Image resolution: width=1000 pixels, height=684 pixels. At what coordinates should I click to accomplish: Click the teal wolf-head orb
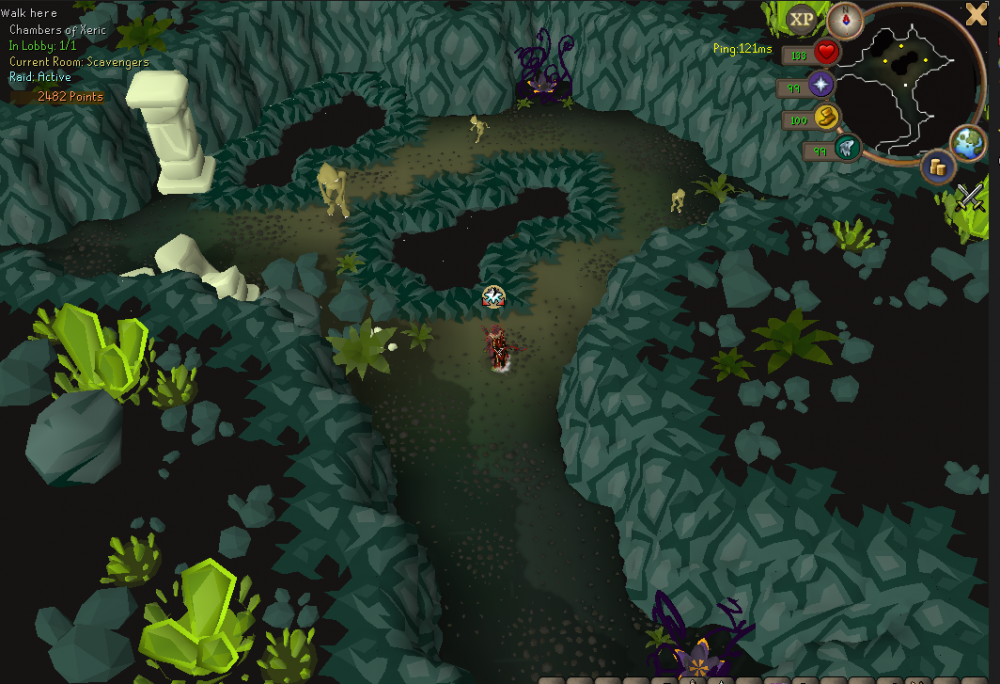click(848, 149)
